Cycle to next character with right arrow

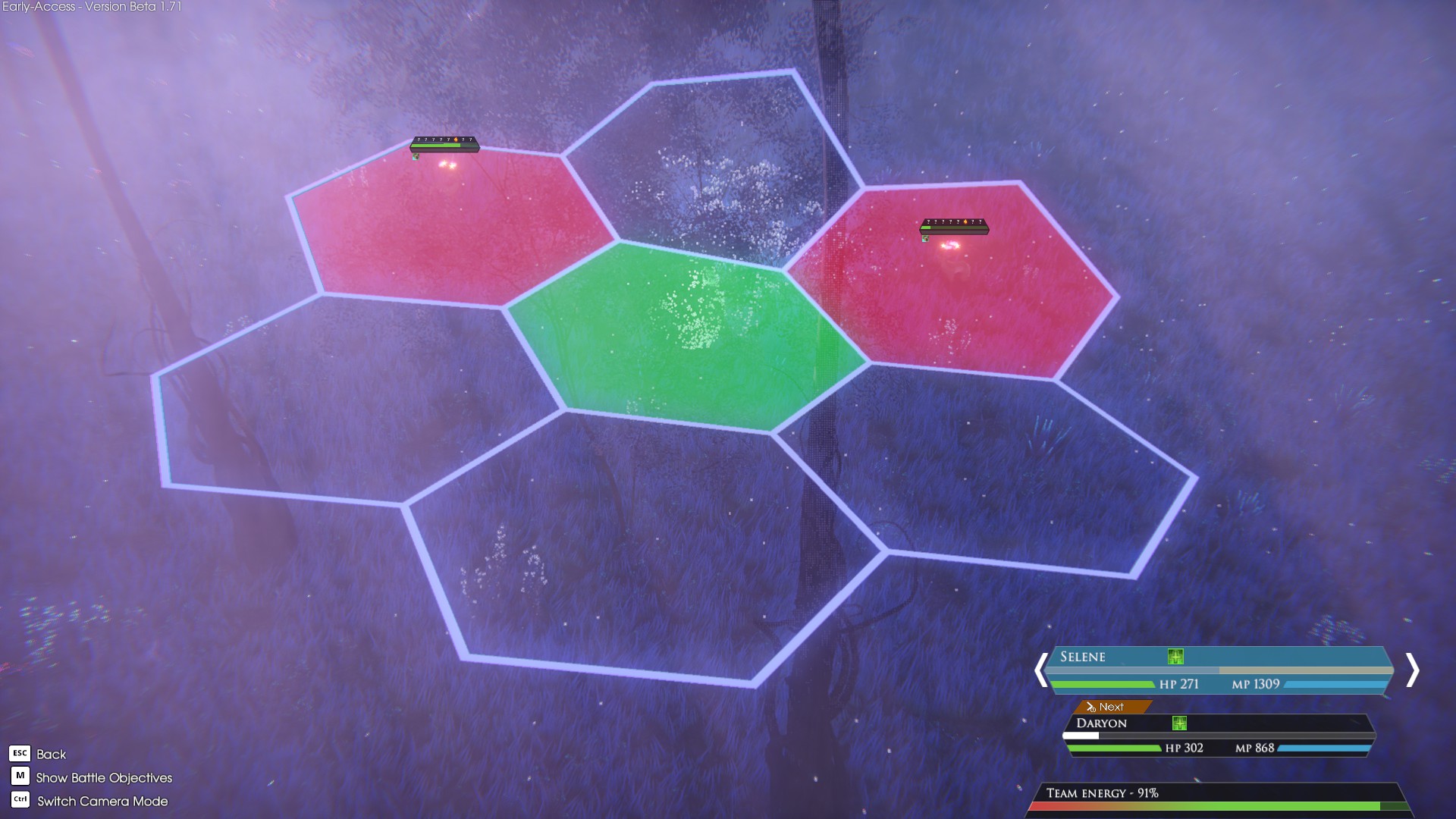click(x=1411, y=670)
